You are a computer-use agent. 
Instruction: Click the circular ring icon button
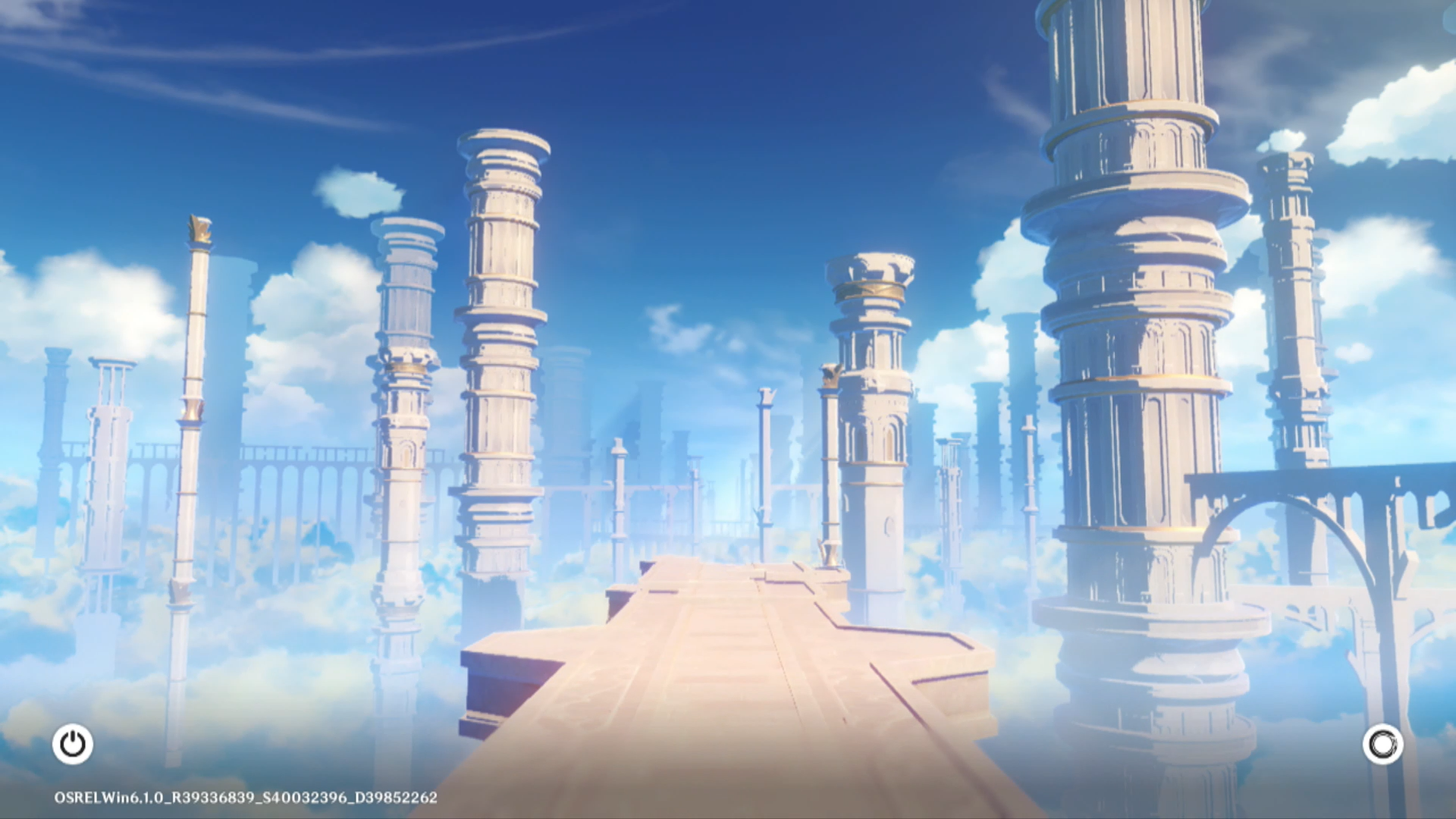coord(1382,745)
